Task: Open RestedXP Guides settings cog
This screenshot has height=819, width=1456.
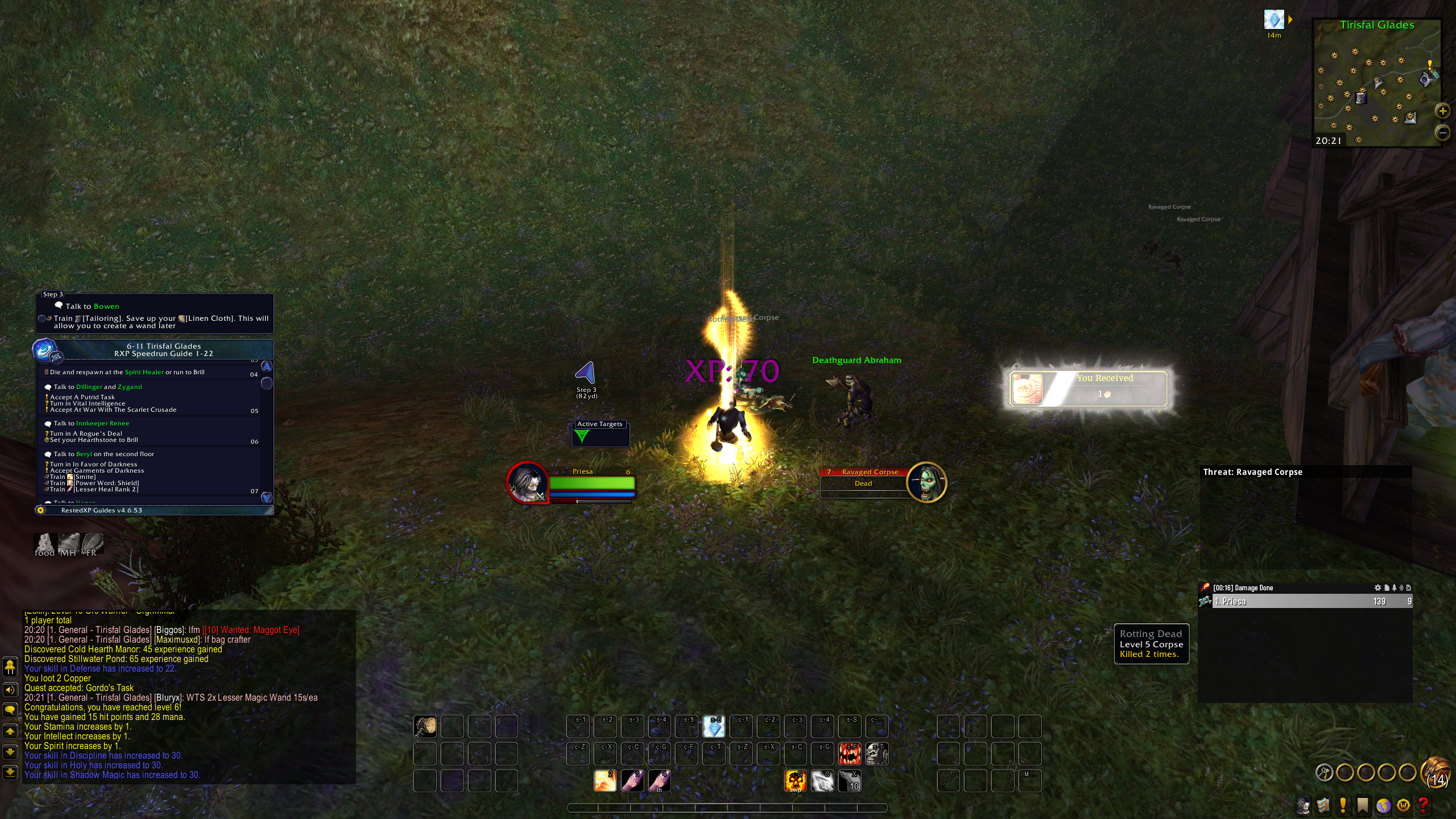Action: pyautogui.click(x=40, y=510)
